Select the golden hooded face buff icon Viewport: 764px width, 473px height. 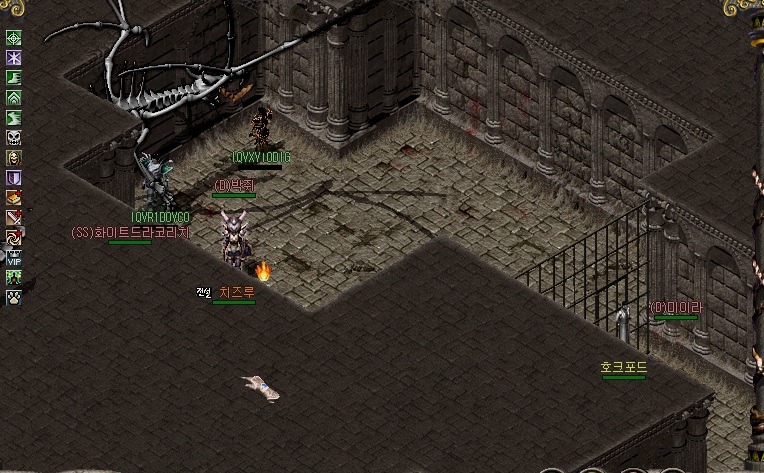point(14,158)
